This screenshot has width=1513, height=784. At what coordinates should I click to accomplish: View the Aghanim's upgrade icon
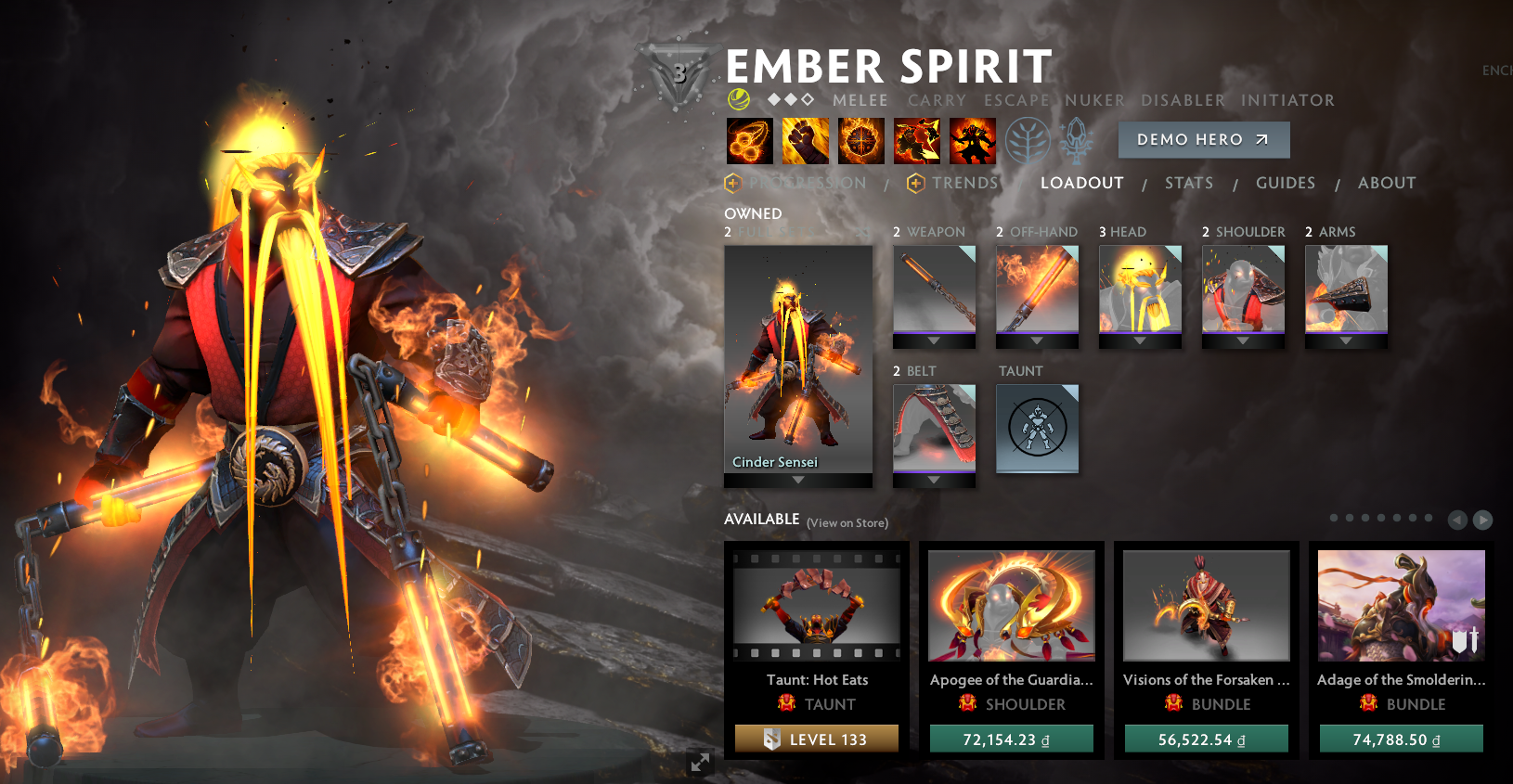click(1077, 140)
